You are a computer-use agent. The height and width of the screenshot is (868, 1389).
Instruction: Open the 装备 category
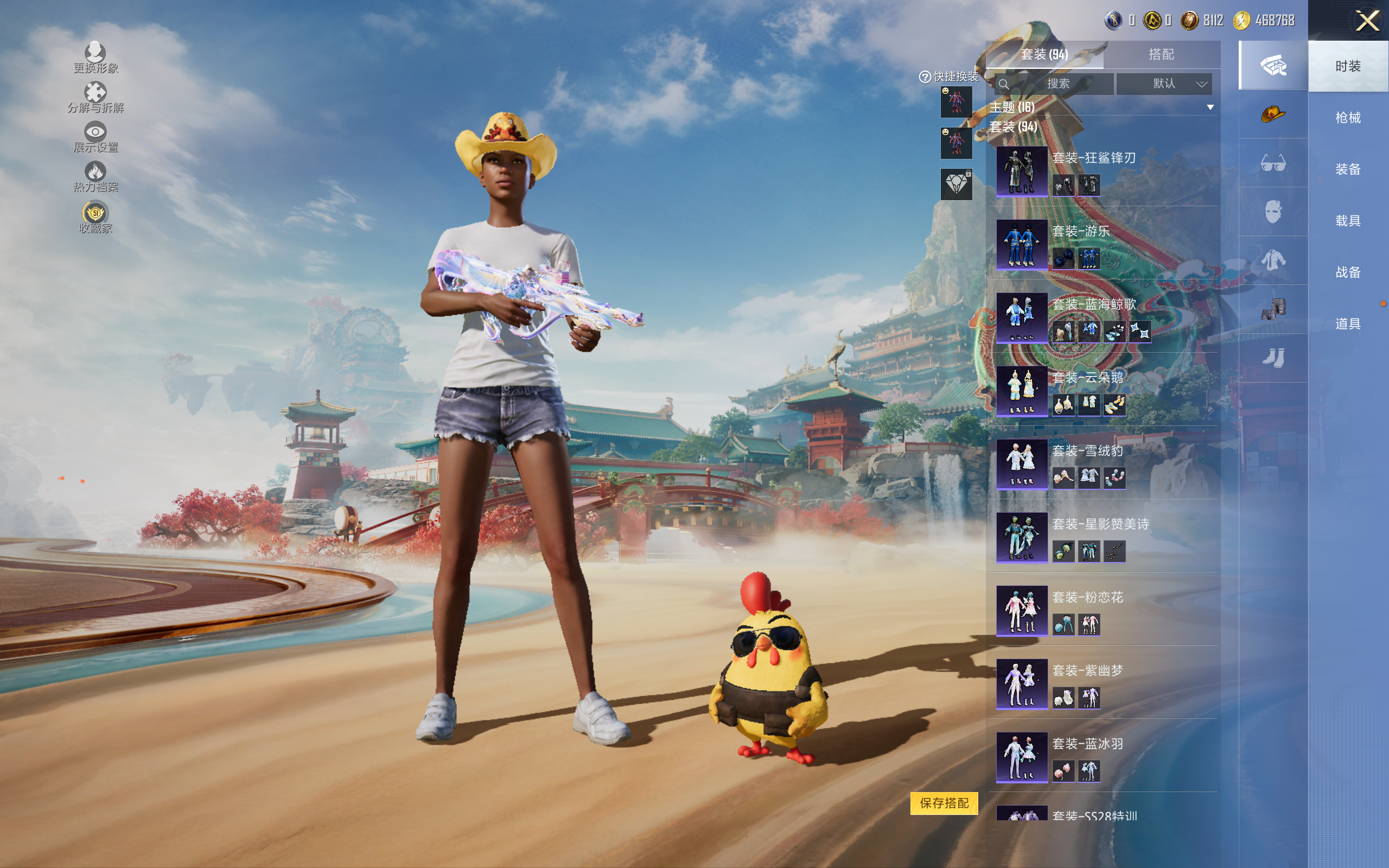coord(1347,169)
